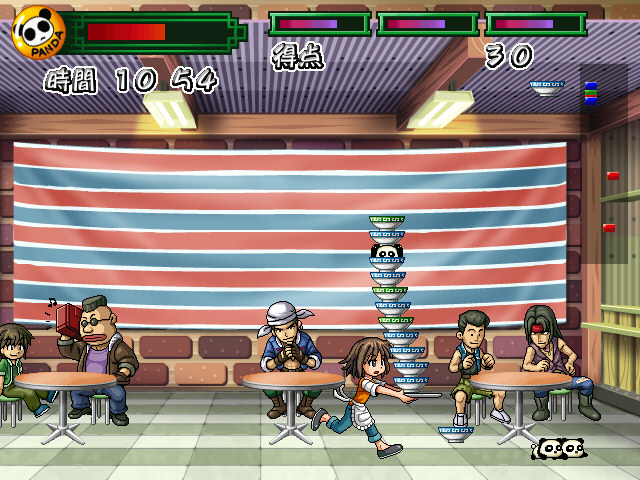The width and height of the screenshot is (640, 480).
Task: Click the orange Panda emblem icon
Action: pos(38,32)
